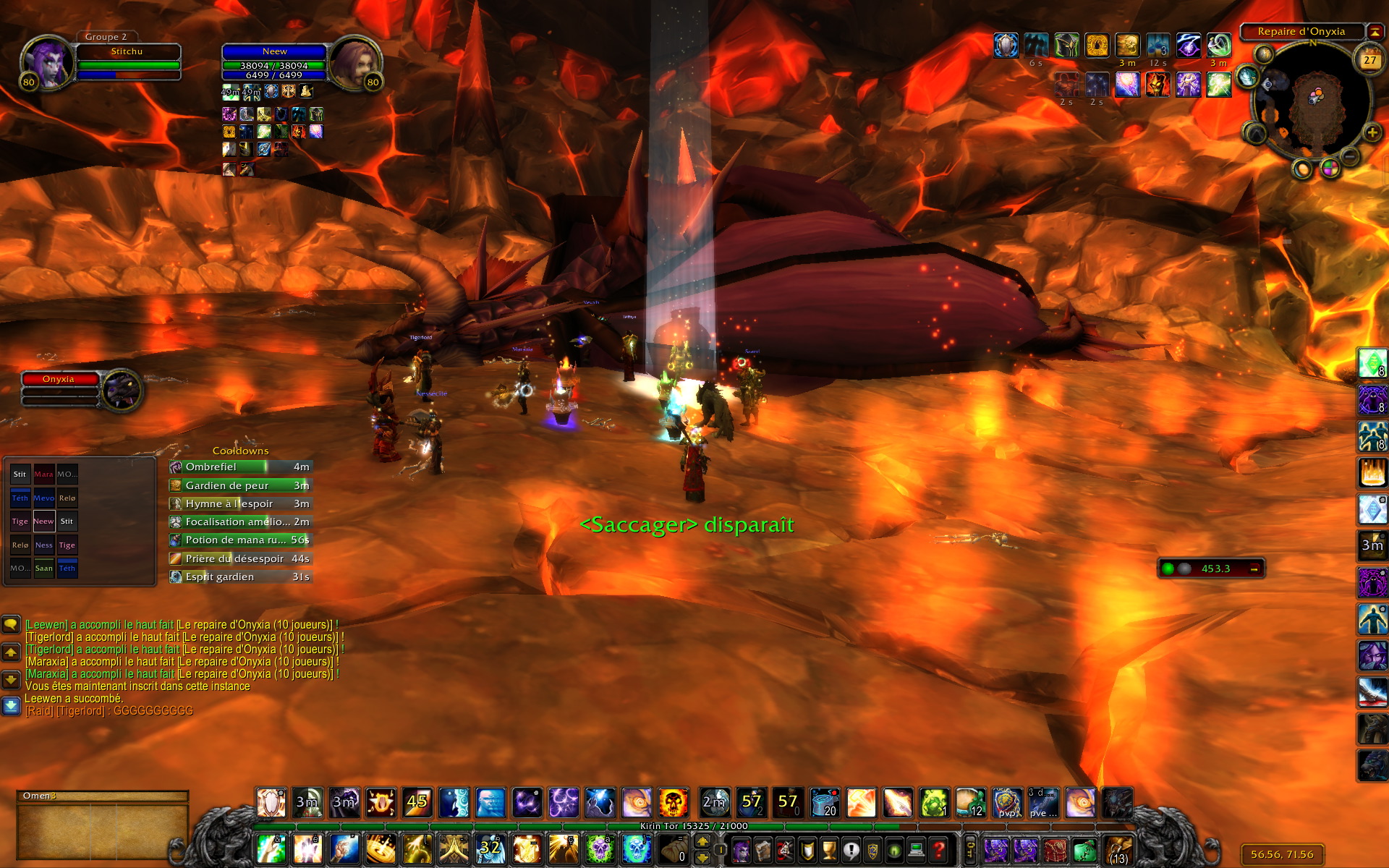Collapse the Repaire d'Onyxia minimap header
Image resolution: width=1389 pixels, height=868 pixels.
coord(1375,32)
